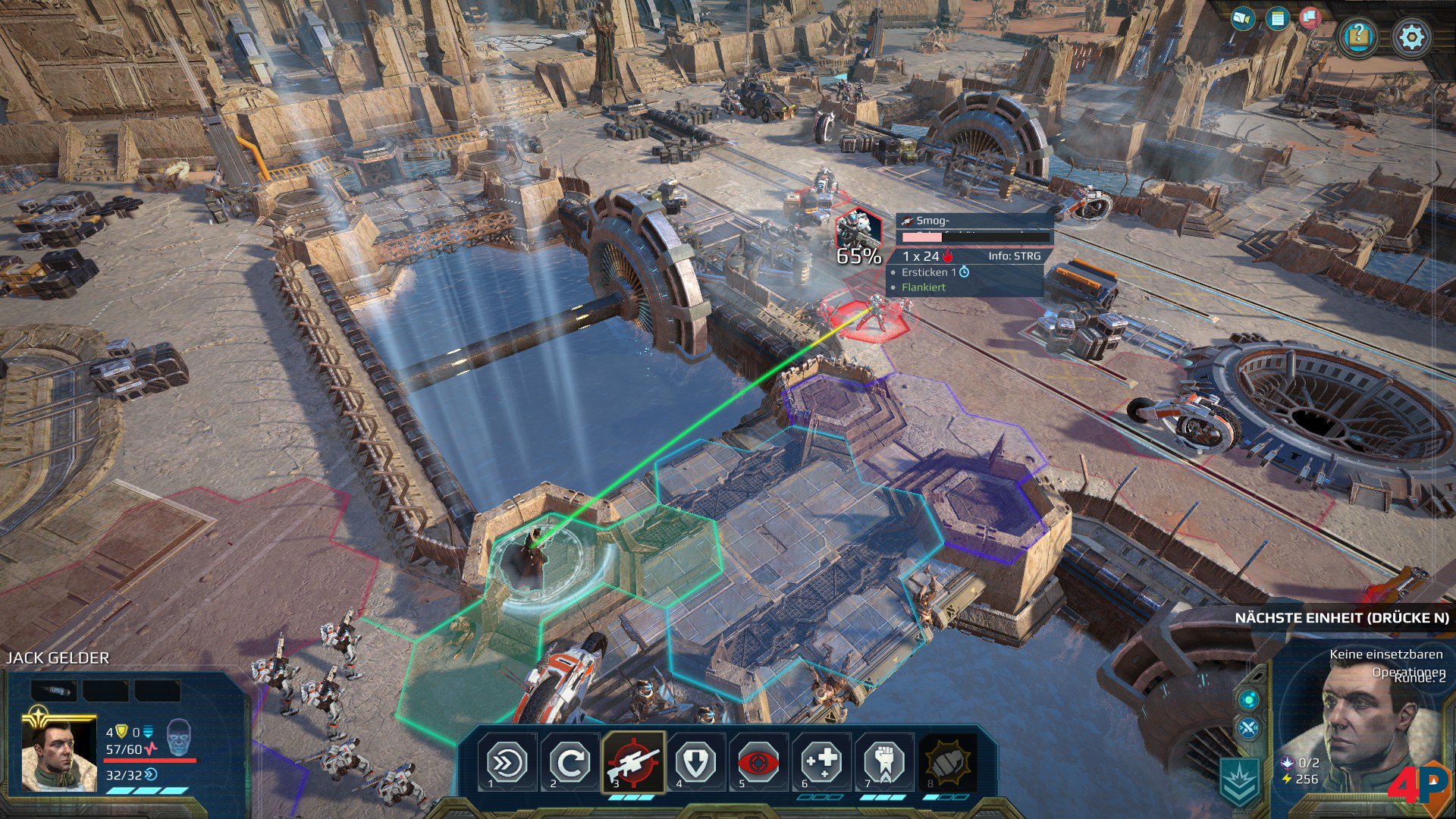Click the red overlapping windows icon
The width and height of the screenshot is (1456, 819).
point(1310,17)
